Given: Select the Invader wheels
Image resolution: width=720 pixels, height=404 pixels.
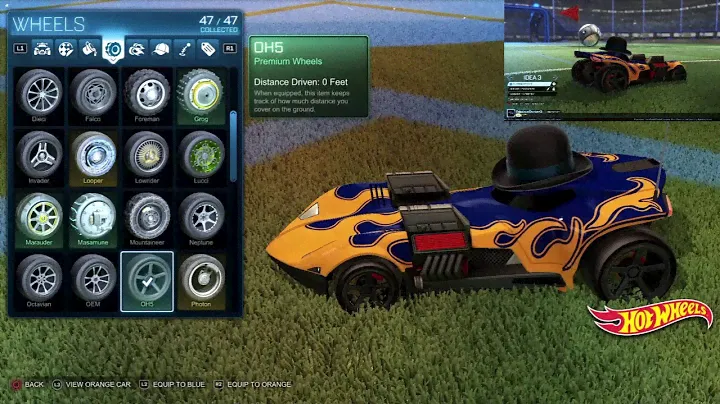Looking at the screenshot, I should 40,157.
